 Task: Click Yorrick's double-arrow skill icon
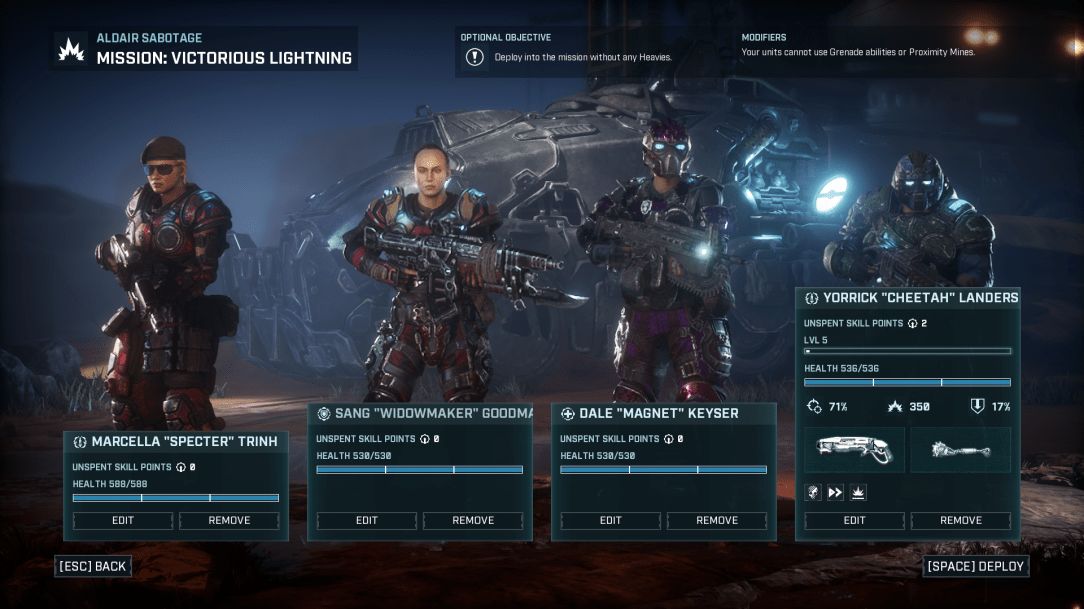click(835, 491)
